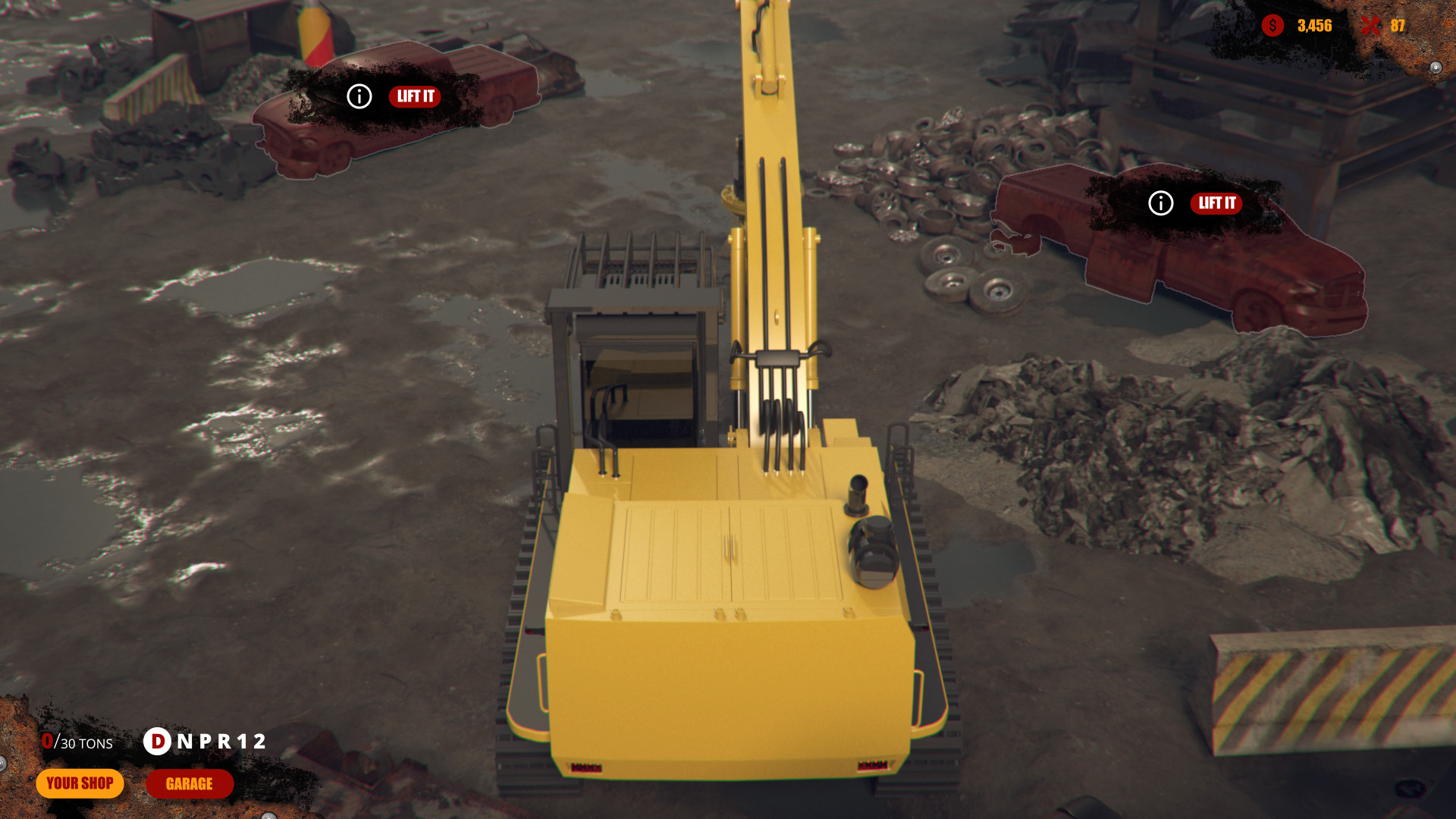Open YOUR SHOP

pos(80,783)
